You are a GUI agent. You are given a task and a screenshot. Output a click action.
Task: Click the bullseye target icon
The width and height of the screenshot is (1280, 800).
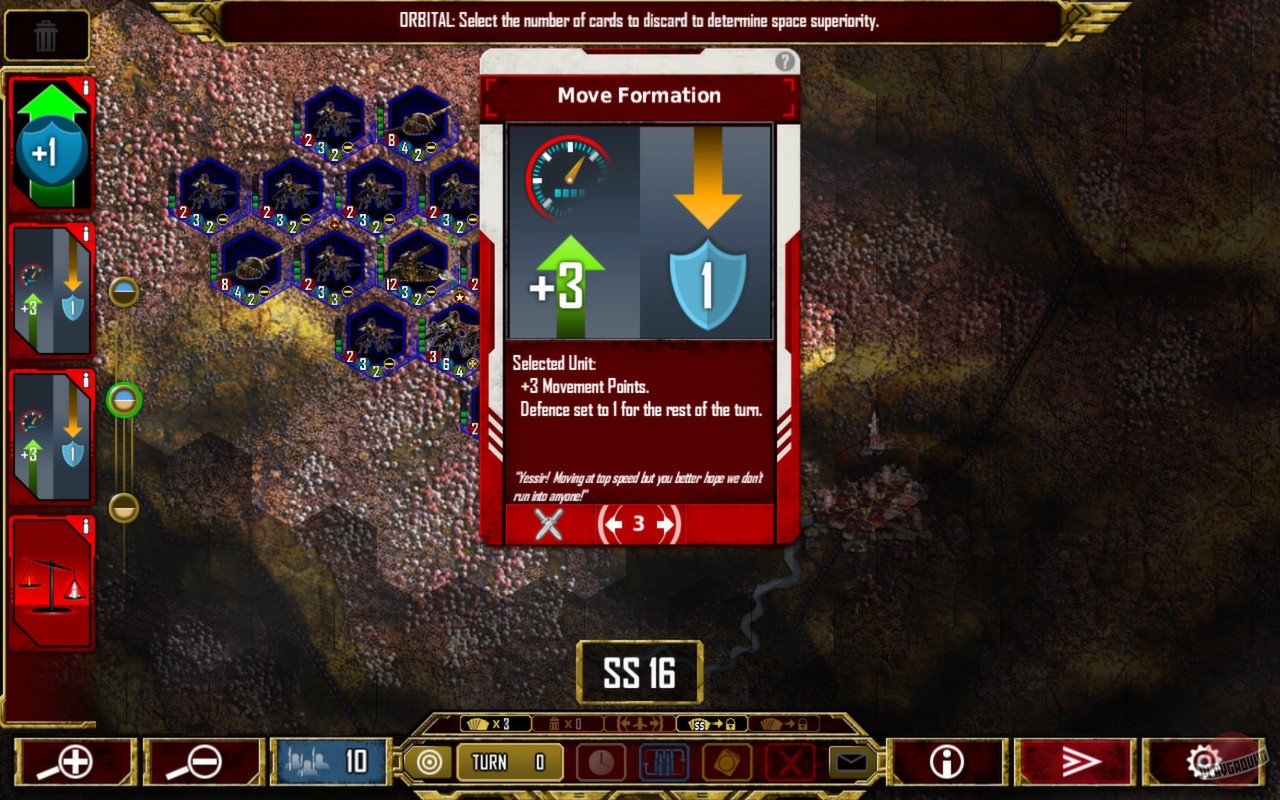click(x=430, y=762)
